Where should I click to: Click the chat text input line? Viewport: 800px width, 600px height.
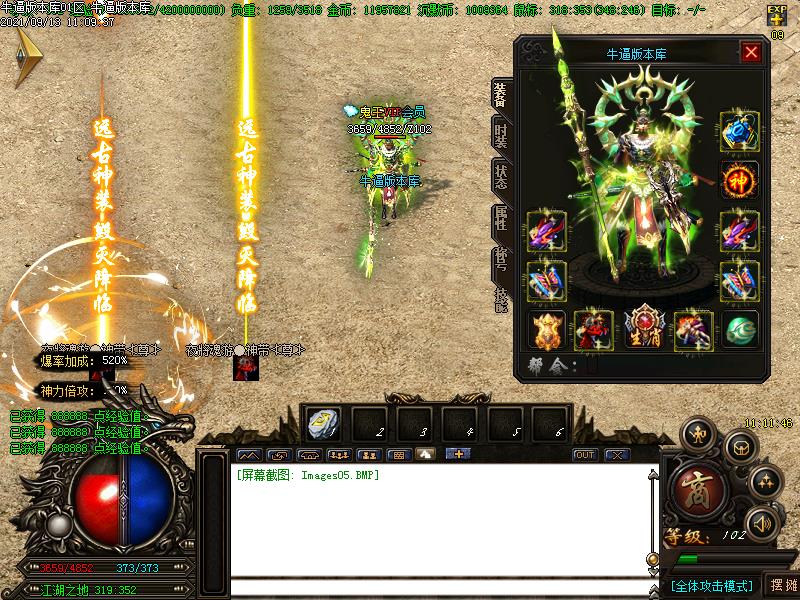click(x=440, y=588)
